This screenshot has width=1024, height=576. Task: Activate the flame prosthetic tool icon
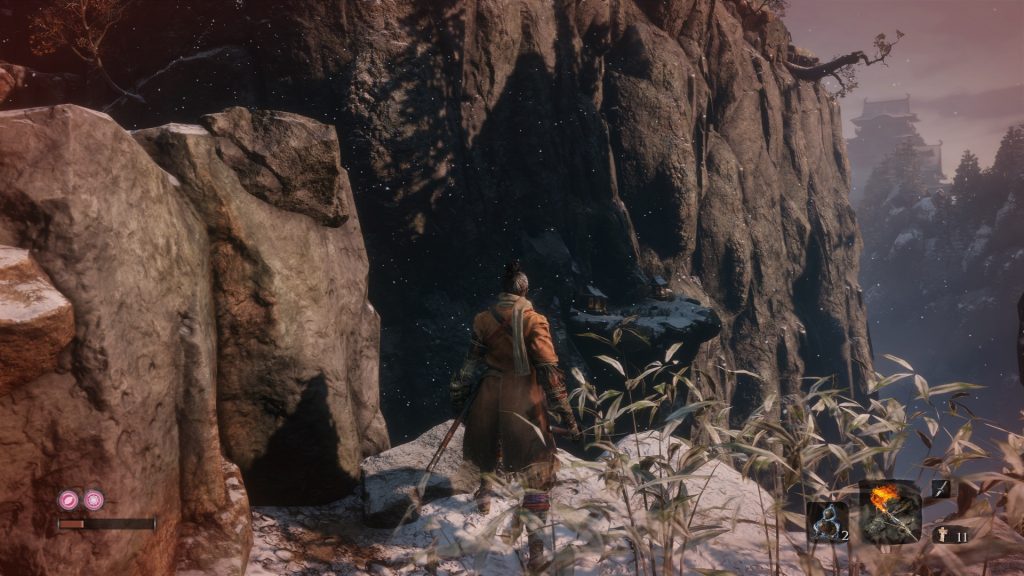(887, 512)
